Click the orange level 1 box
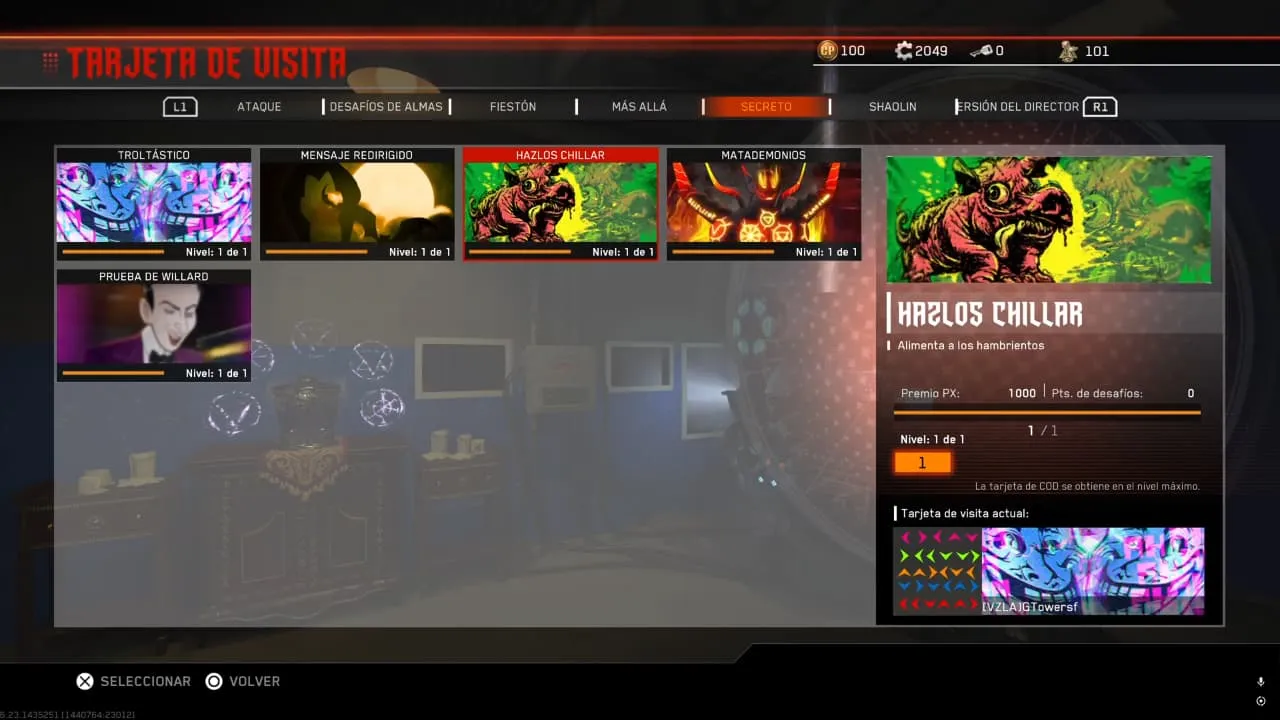1280x720 pixels. pyautogui.click(x=922, y=463)
